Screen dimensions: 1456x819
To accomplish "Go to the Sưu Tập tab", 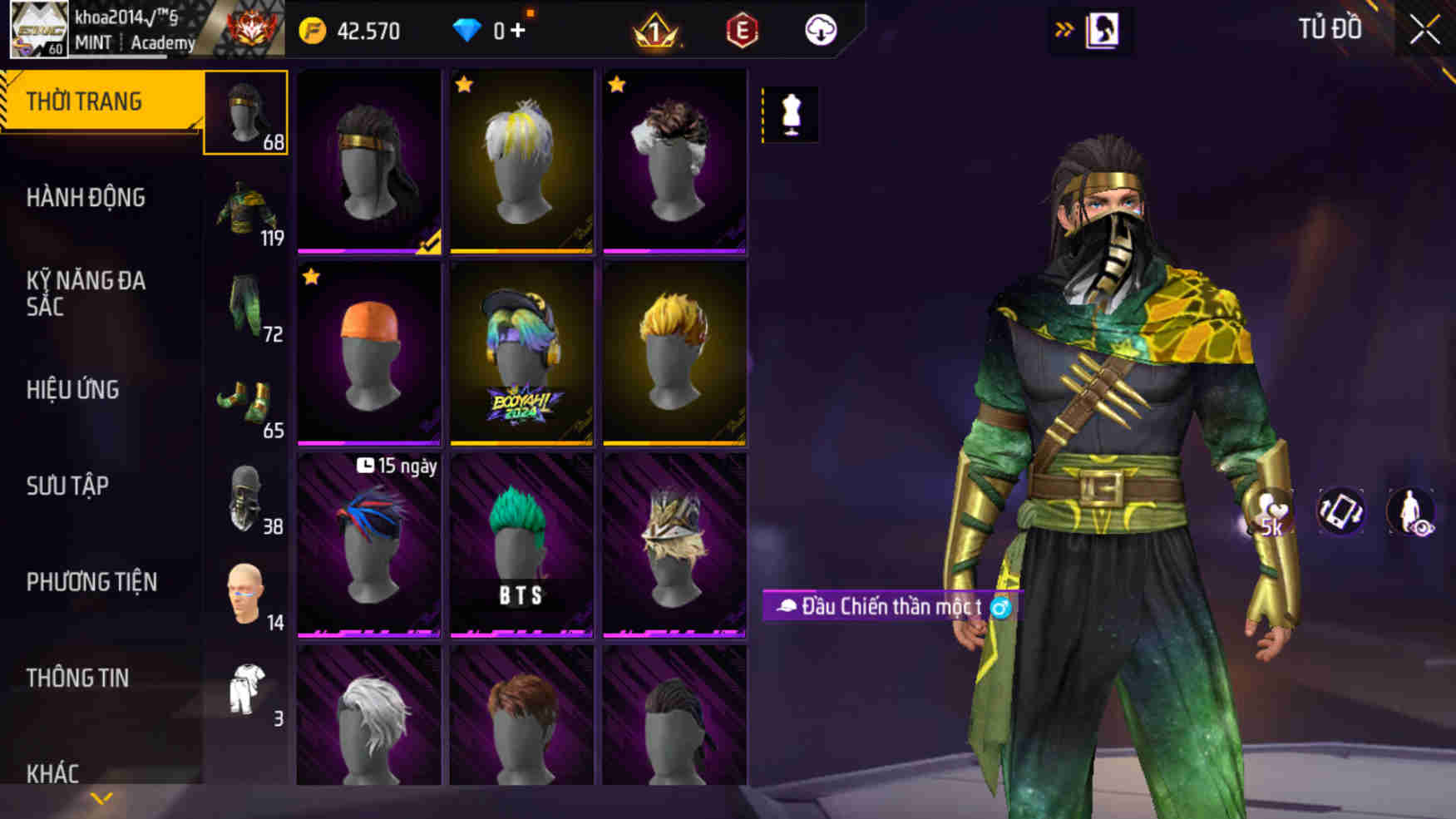I will (x=67, y=486).
